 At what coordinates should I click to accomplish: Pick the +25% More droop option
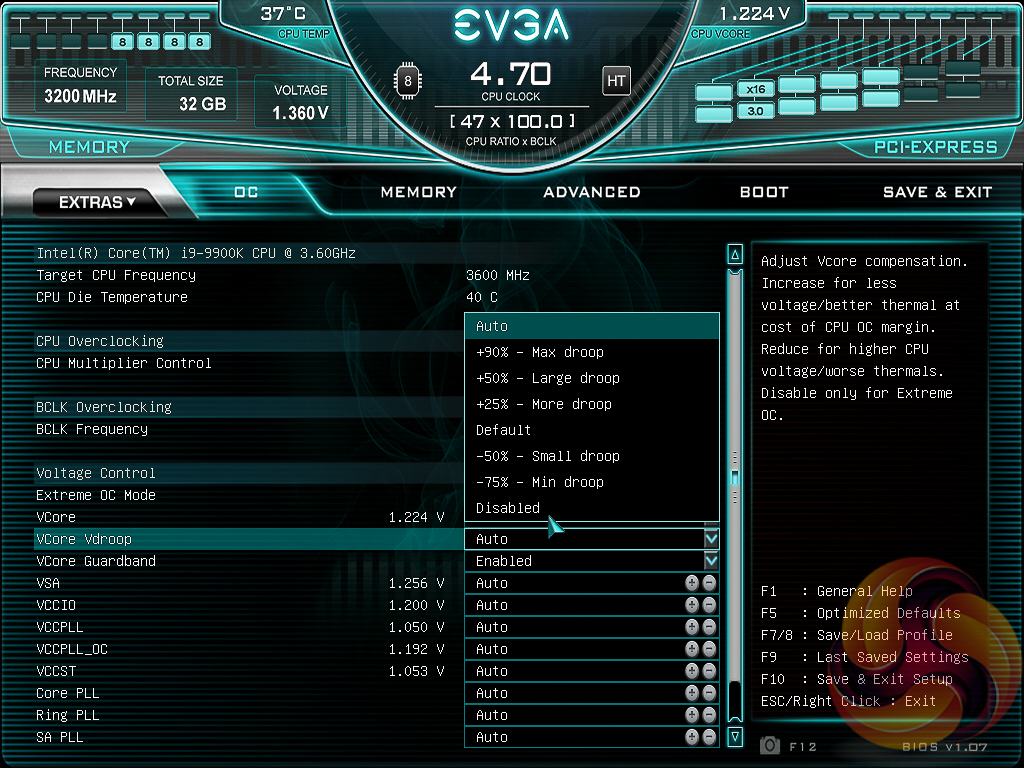point(544,404)
